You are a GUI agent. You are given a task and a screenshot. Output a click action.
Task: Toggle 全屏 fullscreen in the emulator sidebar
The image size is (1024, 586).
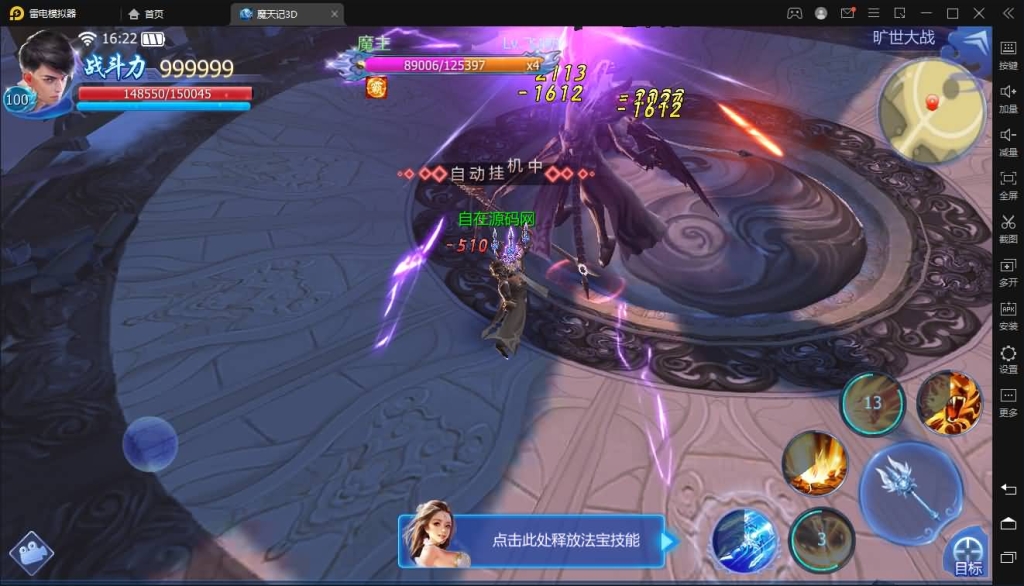(x=1008, y=184)
